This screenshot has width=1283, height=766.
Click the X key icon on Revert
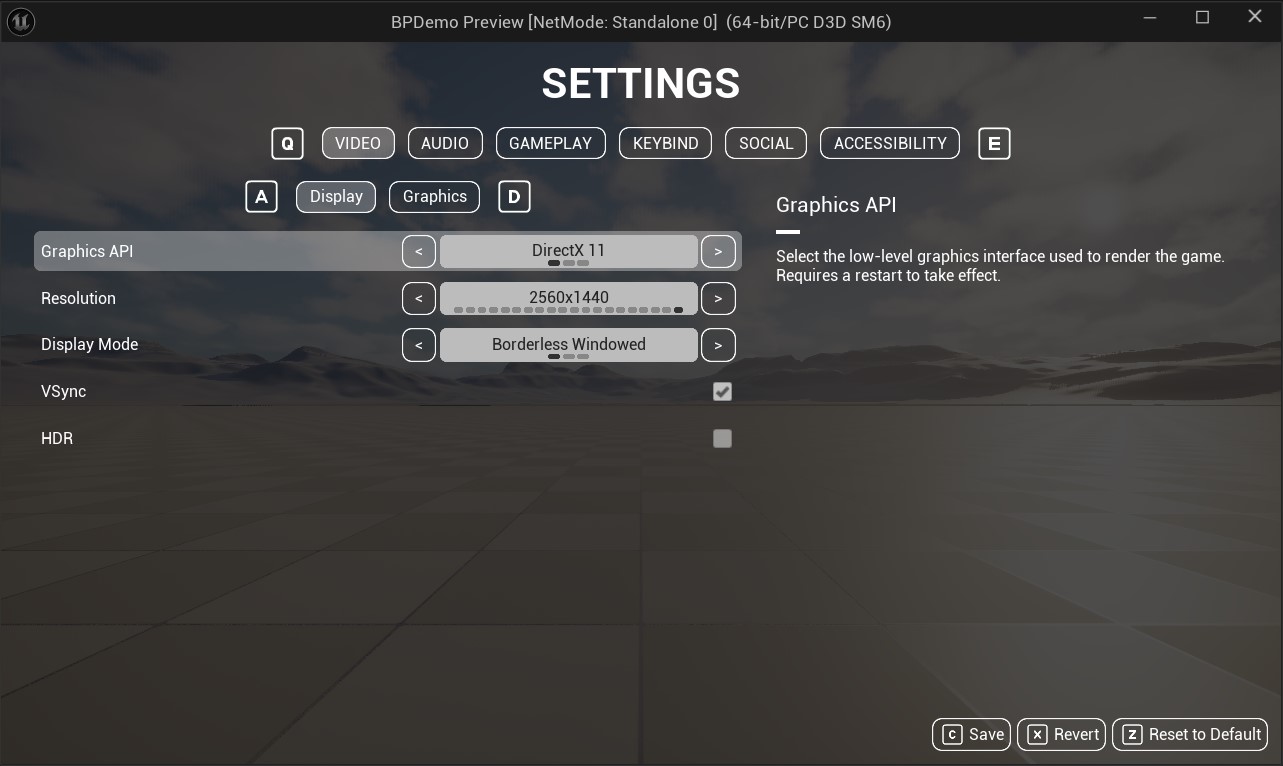click(x=1037, y=734)
